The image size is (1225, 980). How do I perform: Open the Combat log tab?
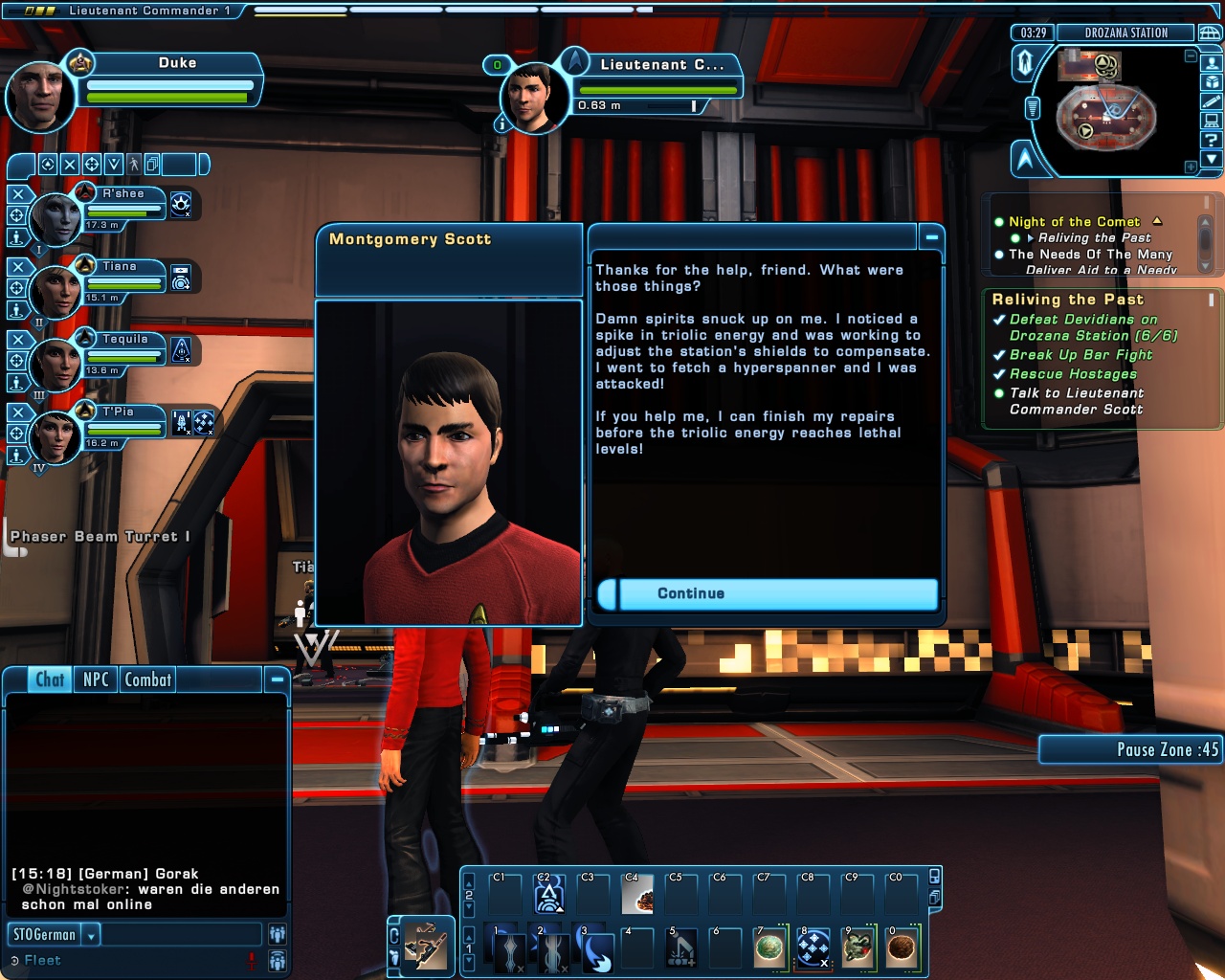148,679
